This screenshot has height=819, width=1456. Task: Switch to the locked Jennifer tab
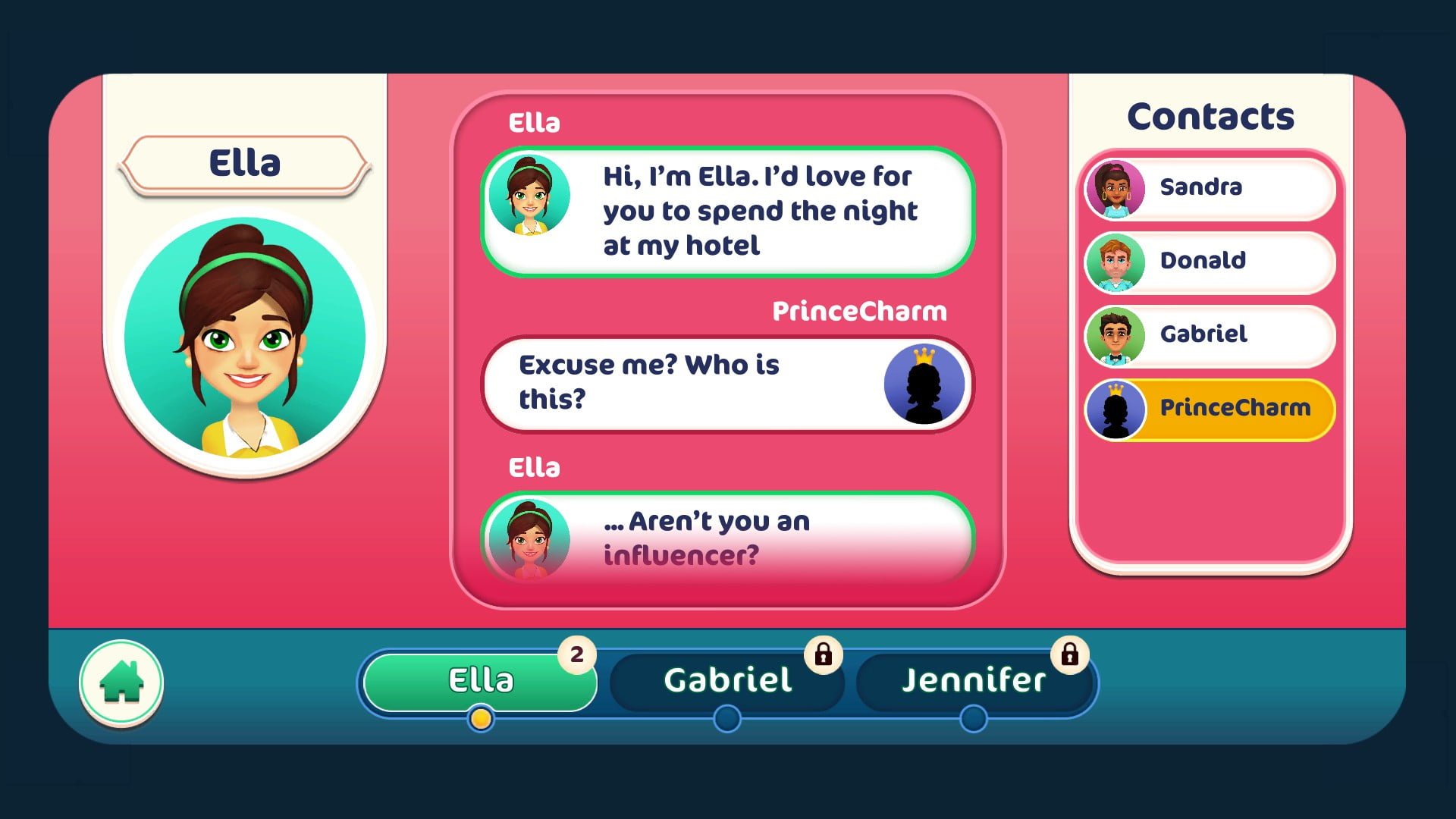[974, 680]
